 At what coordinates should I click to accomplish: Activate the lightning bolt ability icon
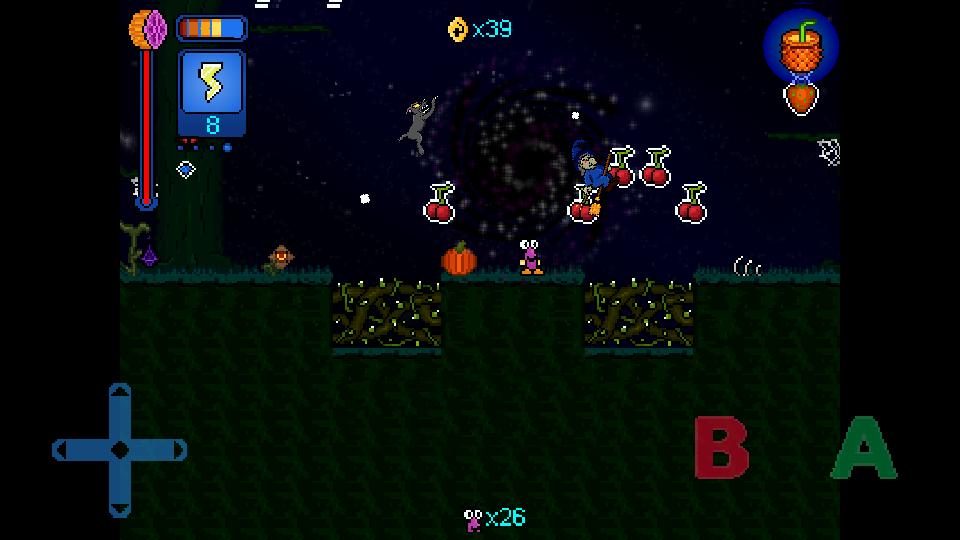pos(212,85)
